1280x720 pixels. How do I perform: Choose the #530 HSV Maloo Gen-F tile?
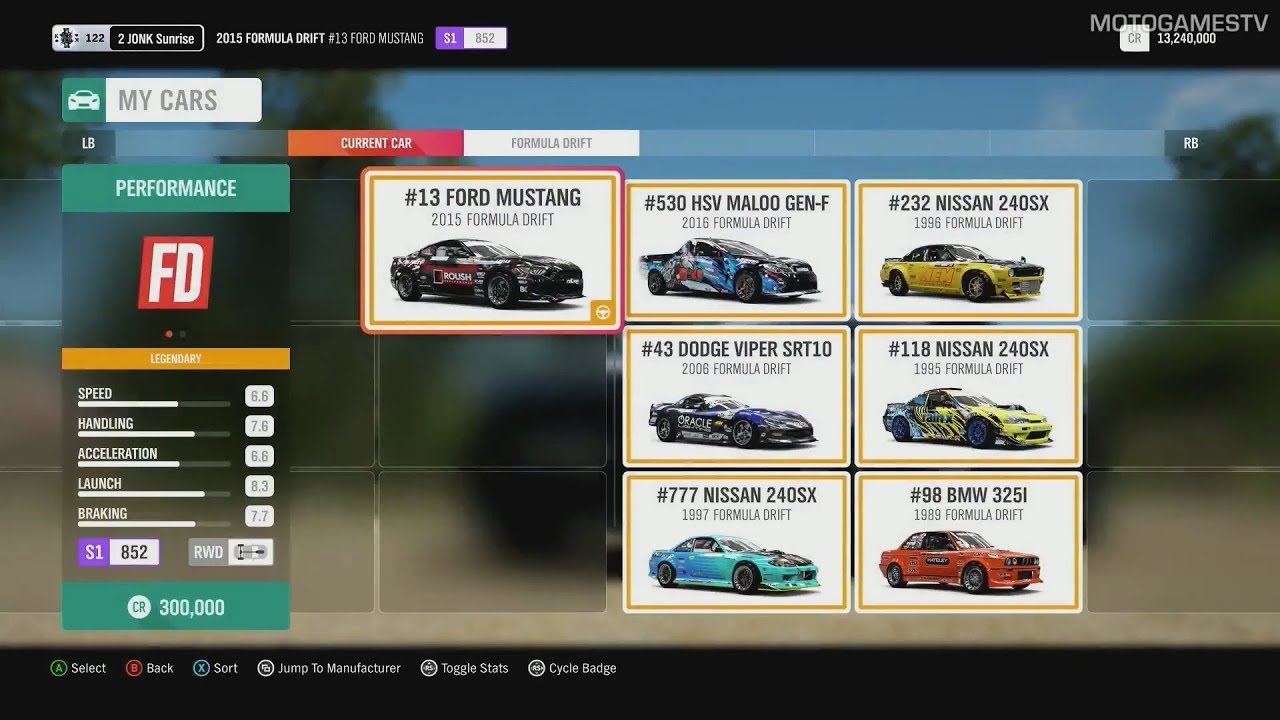737,250
